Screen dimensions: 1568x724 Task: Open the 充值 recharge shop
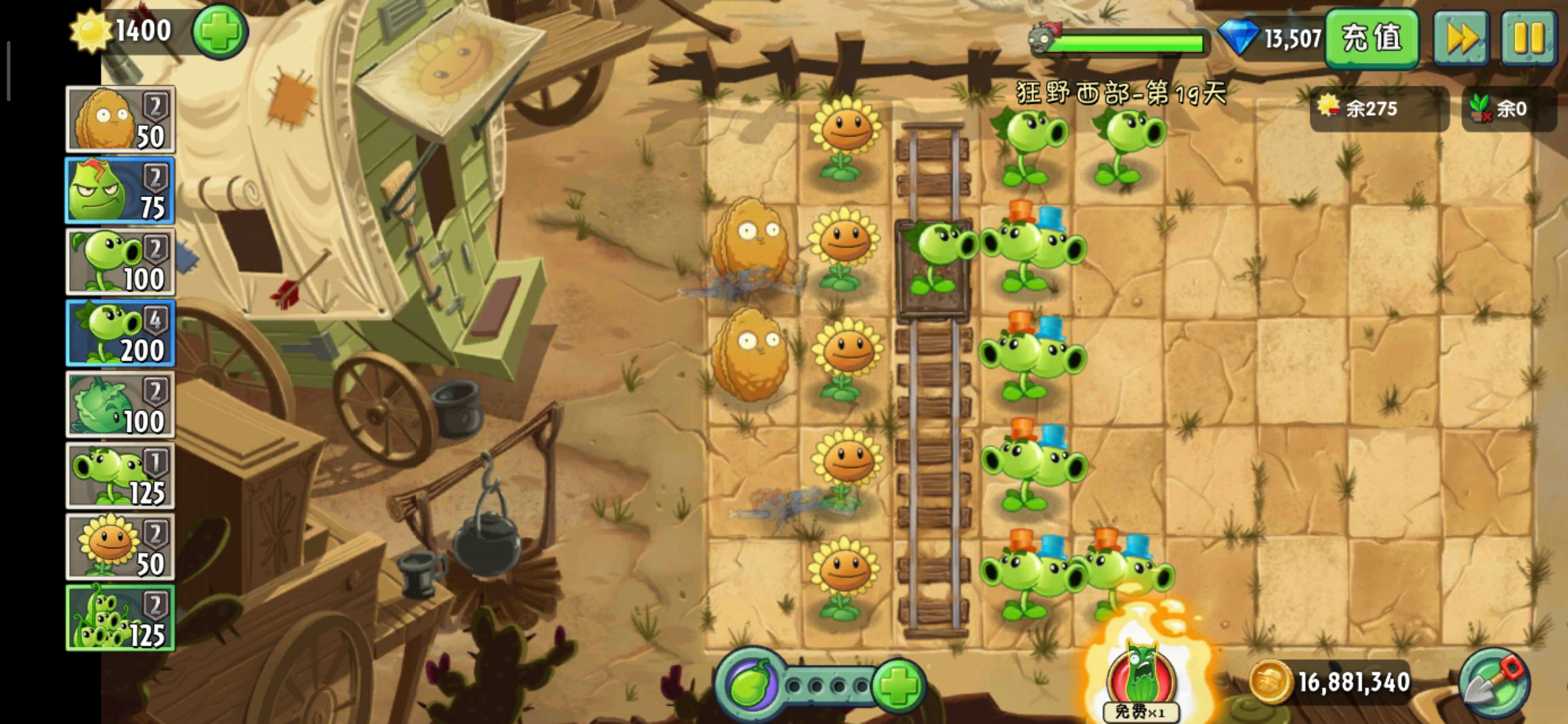point(1371,38)
